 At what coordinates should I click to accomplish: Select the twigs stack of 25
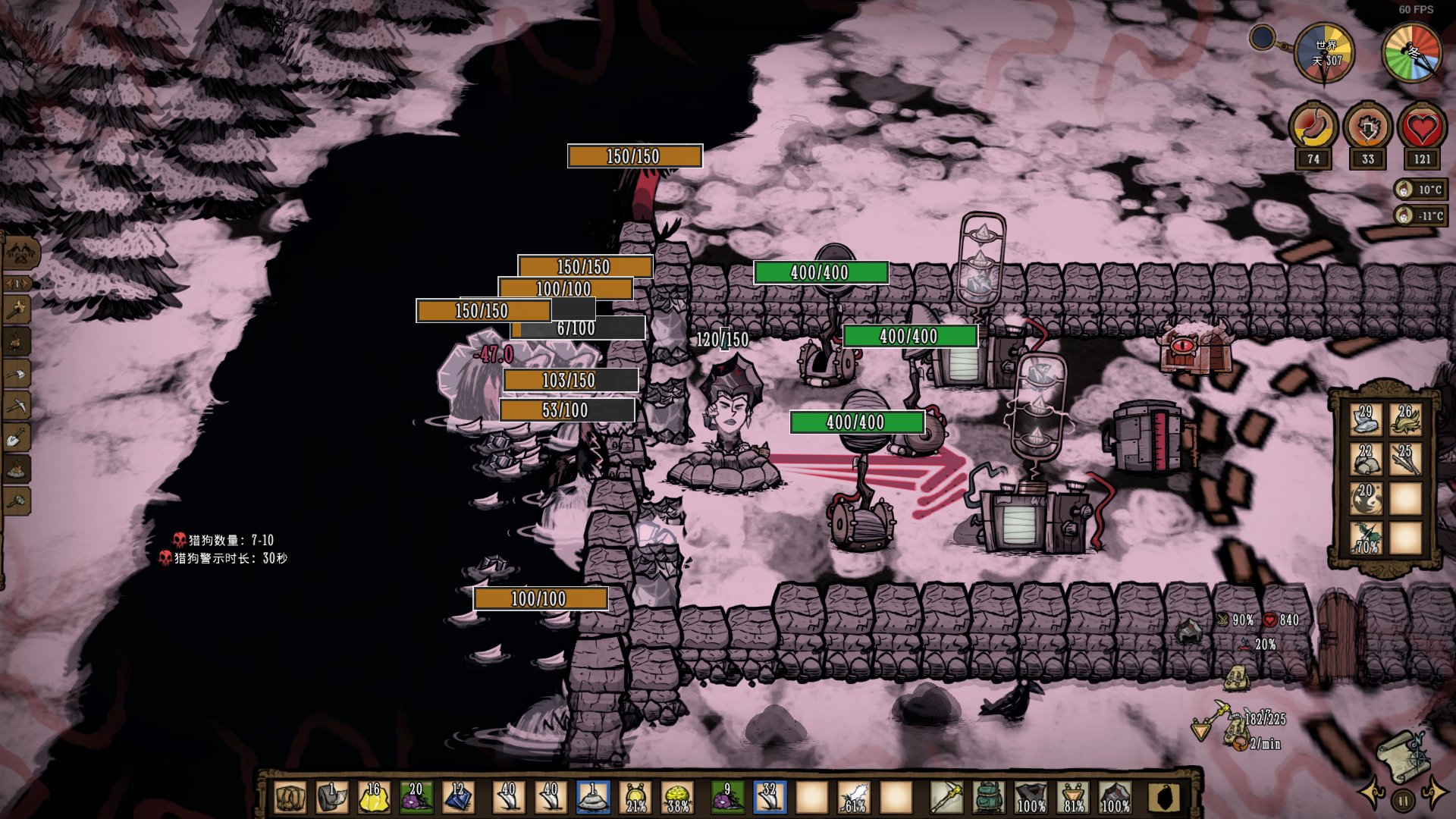[1405, 459]
